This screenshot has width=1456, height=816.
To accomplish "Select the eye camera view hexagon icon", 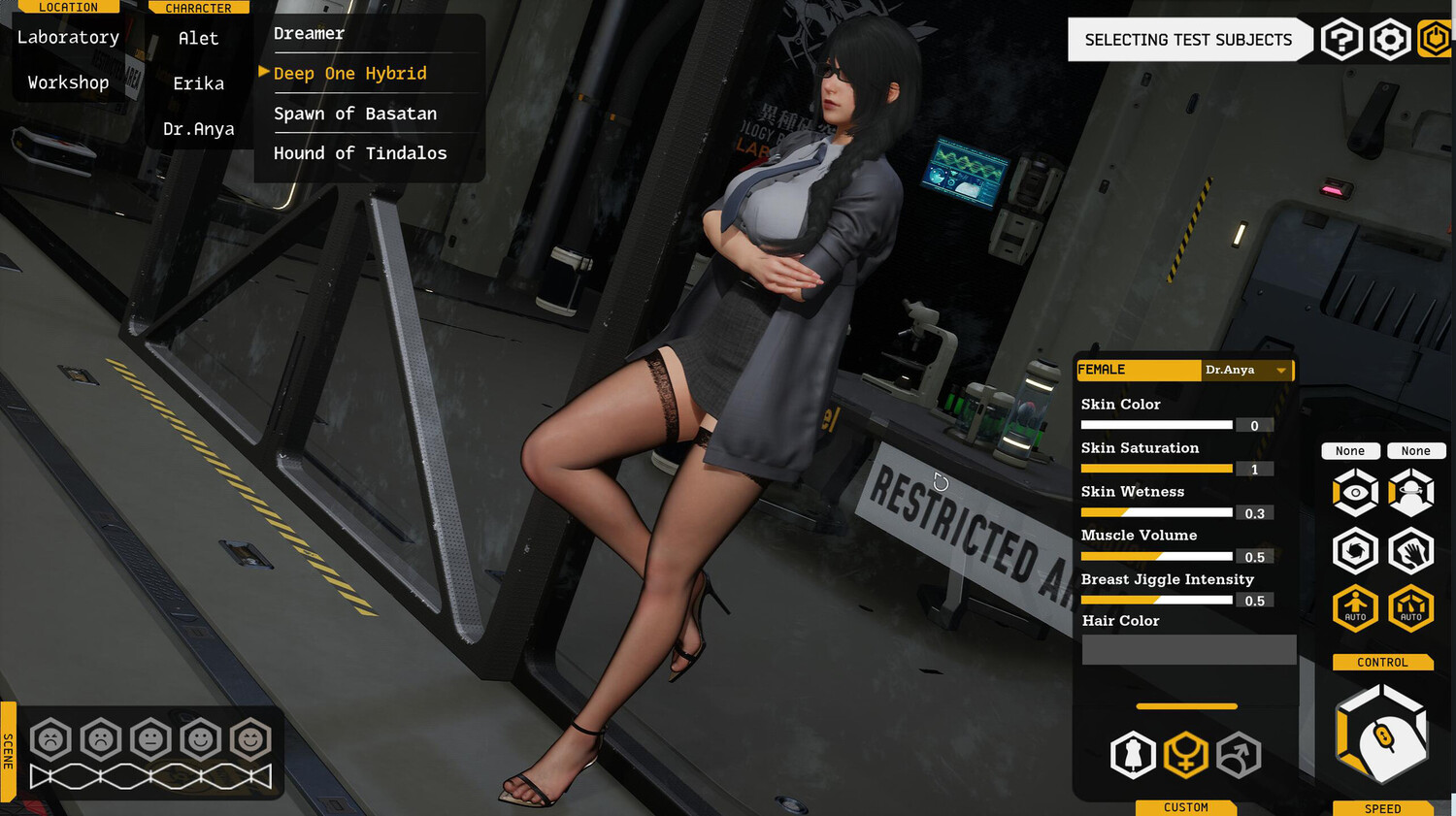I will (x=1355, y=492).
